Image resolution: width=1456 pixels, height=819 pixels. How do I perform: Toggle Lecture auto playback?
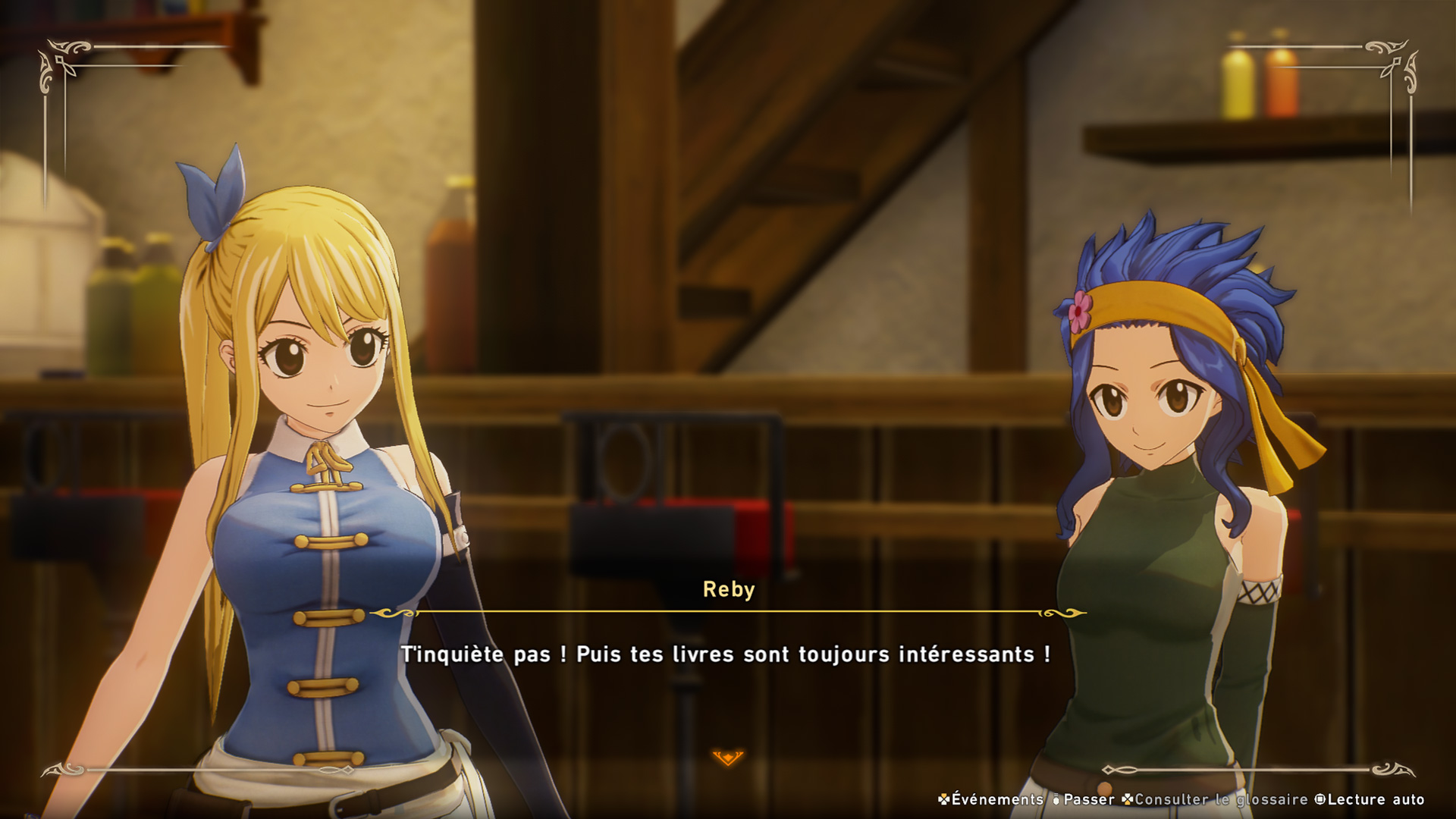[1370, 799]
